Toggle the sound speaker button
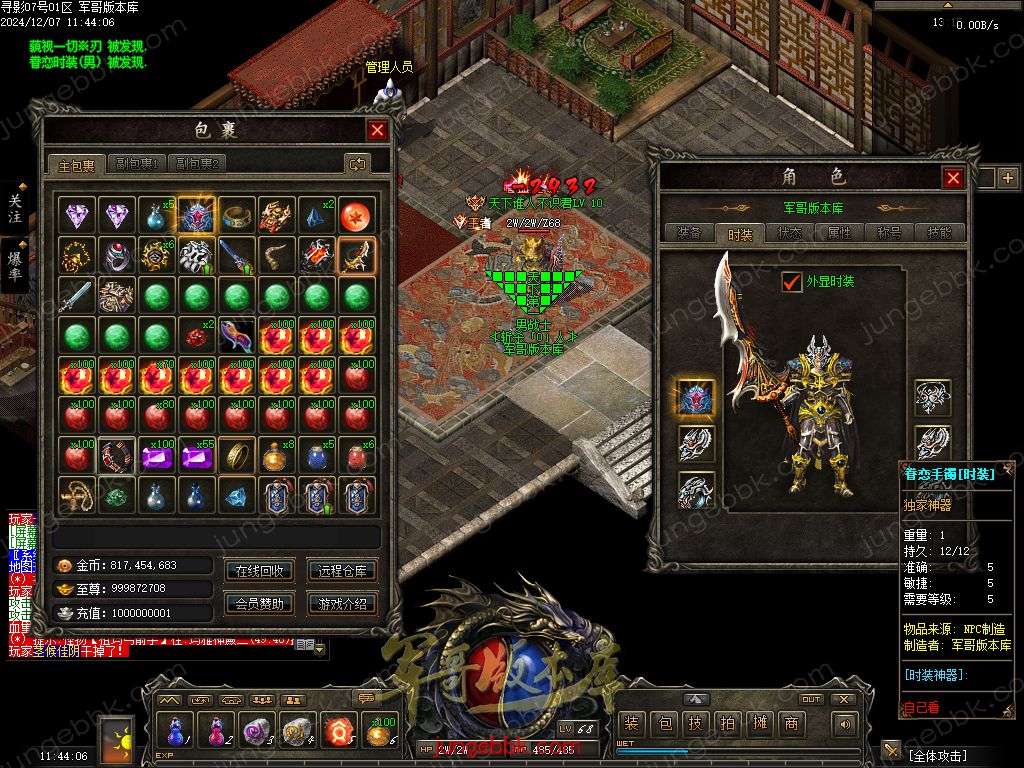The width and height of the screenshot is (1024, 768). click(x=846, y=723)
